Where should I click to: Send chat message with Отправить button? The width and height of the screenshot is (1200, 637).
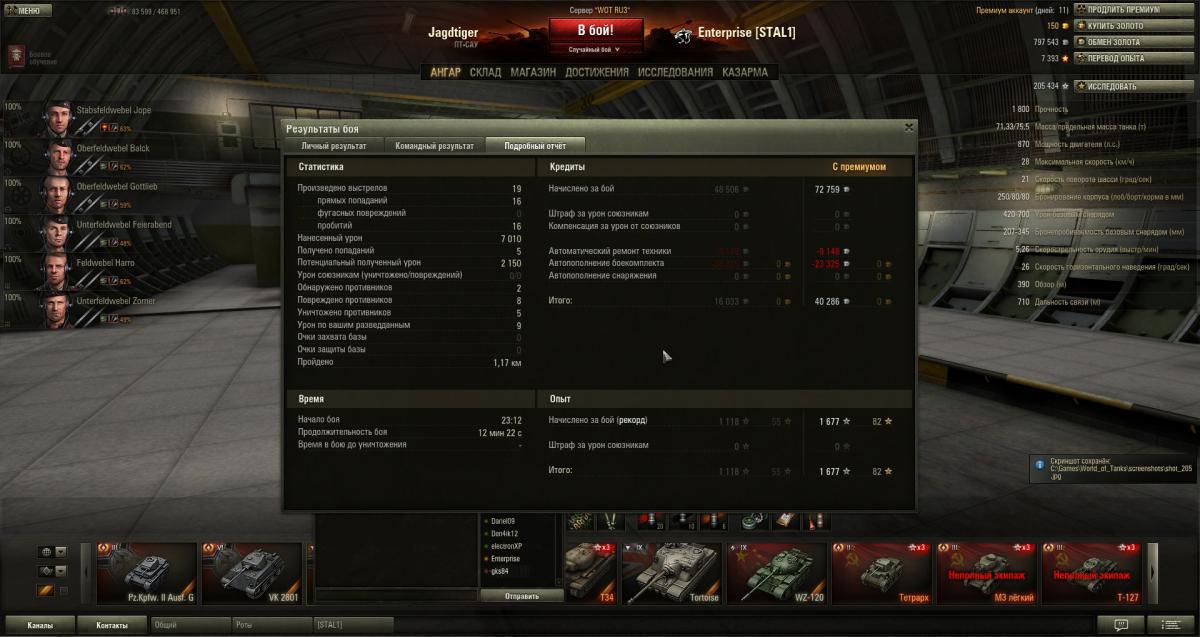[521, 596]
